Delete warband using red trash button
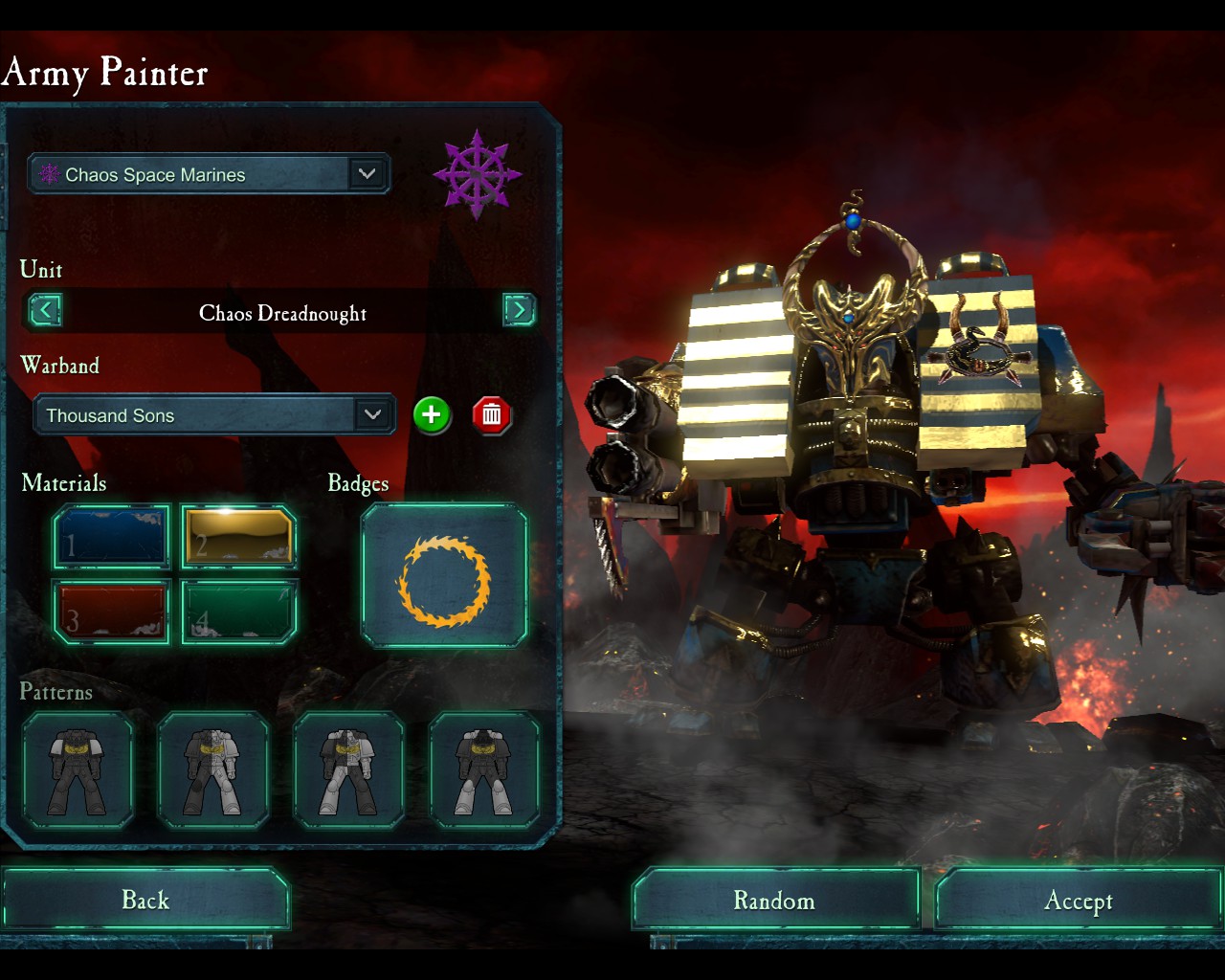Image resolution: width=1225 pixels, height=980 pixels. [x=491, y=414]
